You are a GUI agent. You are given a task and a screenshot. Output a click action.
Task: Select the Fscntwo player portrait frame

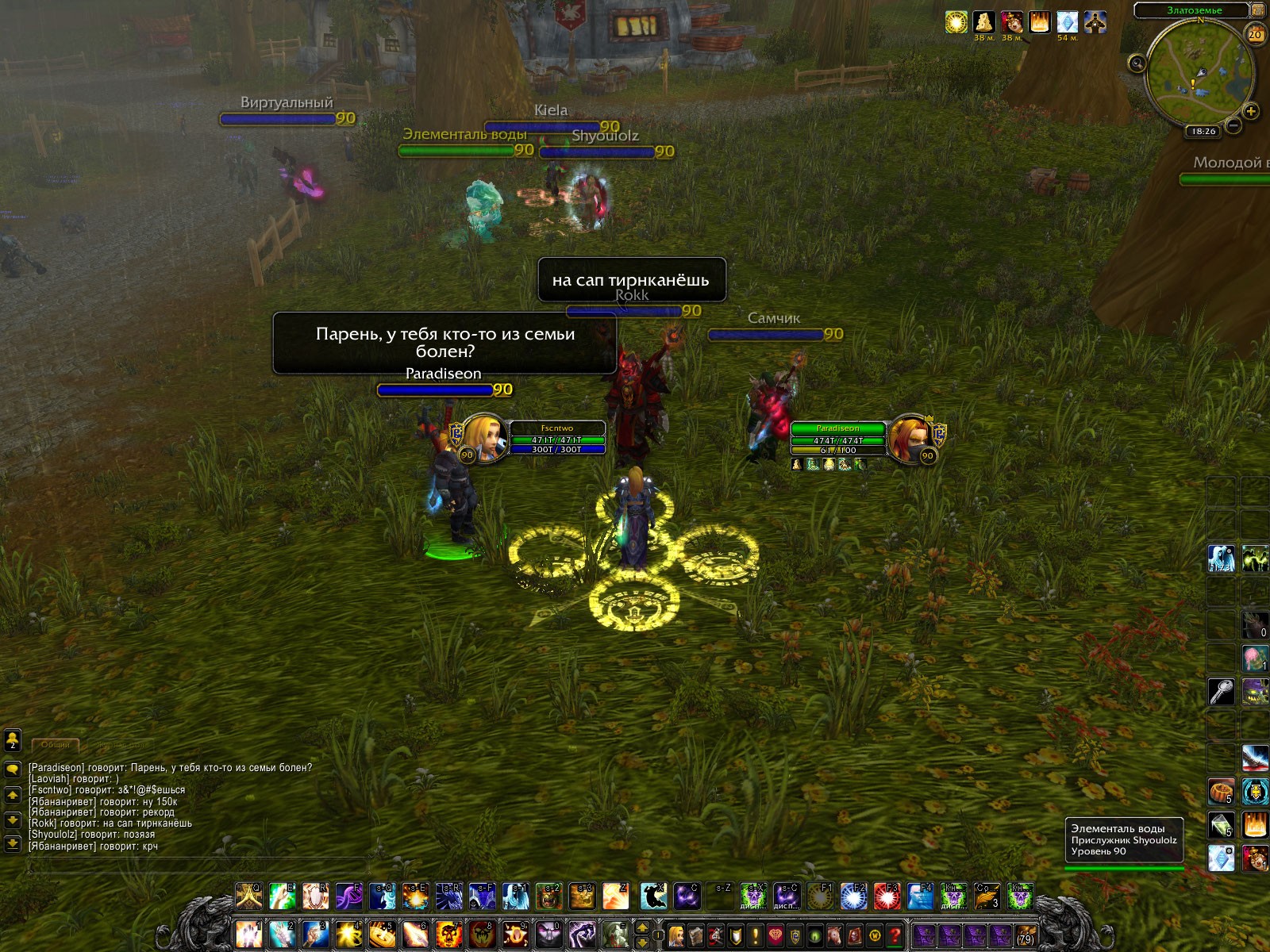pyautogui.click(x=483, y=438)
